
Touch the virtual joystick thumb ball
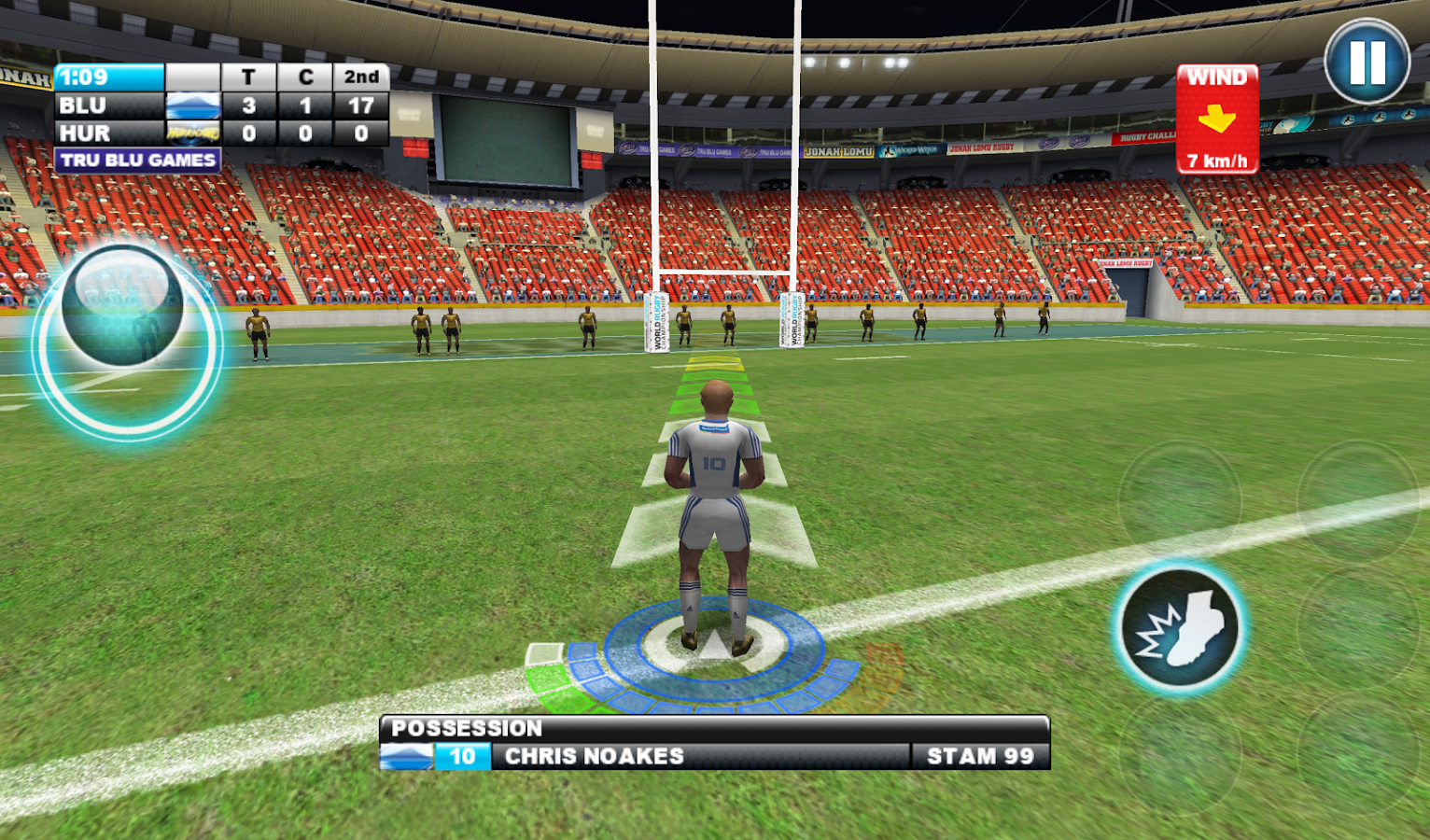(x=122, y=305)
